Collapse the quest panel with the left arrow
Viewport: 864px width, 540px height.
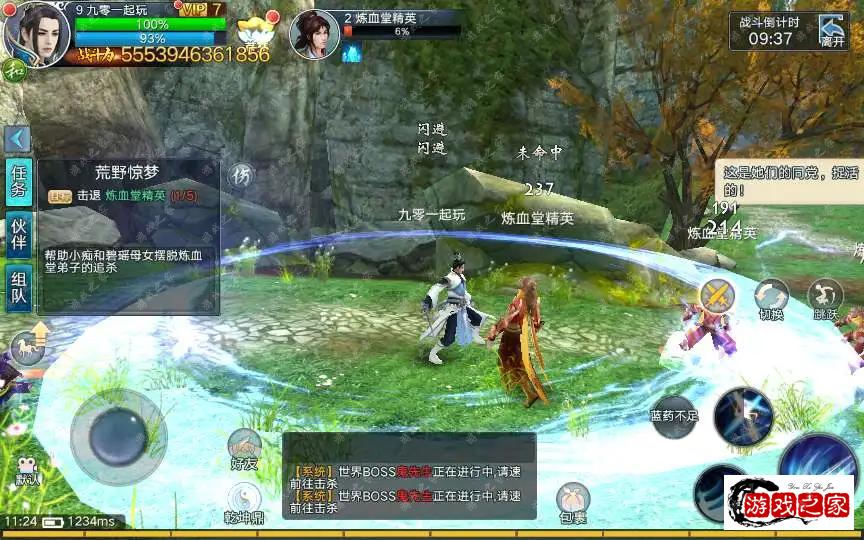point(17,139)
